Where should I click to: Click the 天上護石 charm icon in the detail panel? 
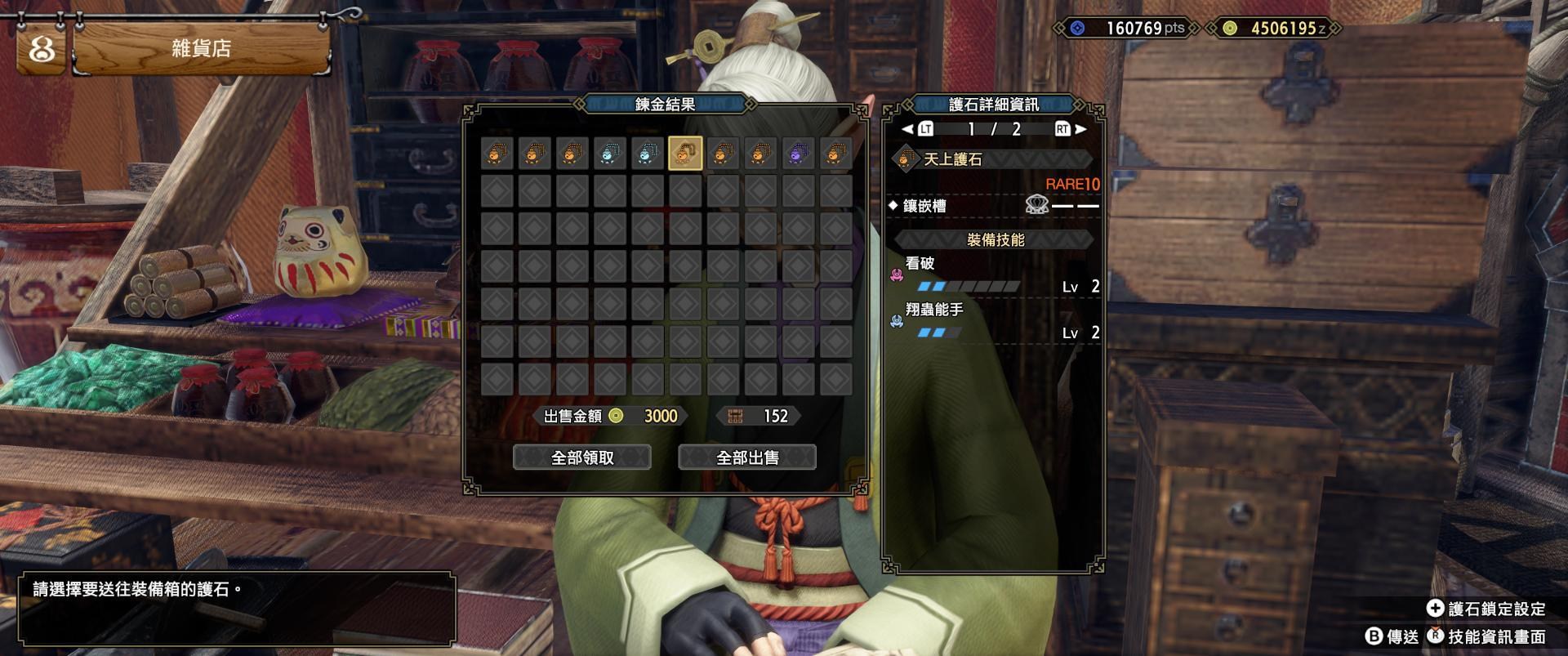[906, 160]
